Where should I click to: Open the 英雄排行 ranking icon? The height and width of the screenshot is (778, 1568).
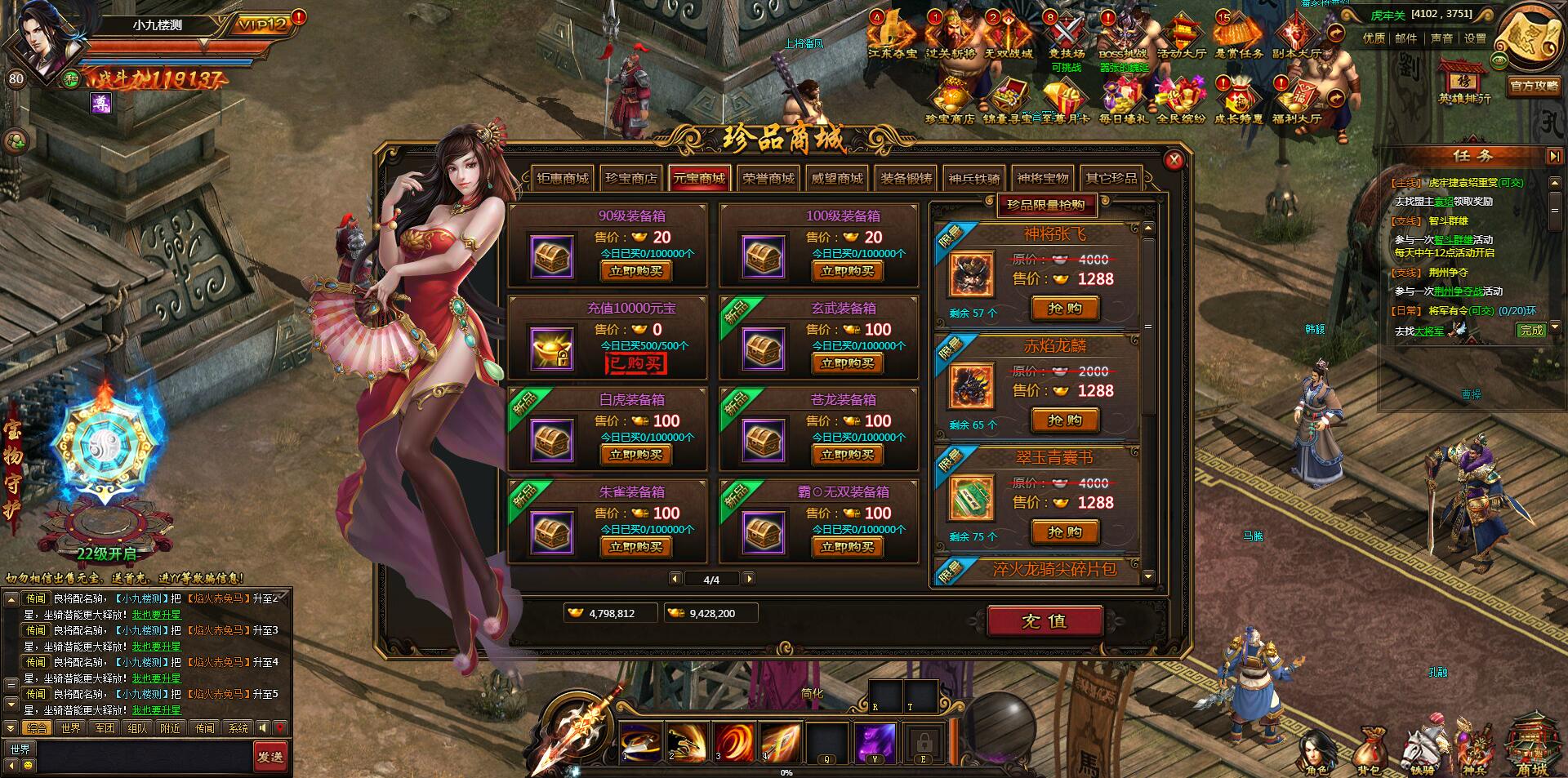[1464, 82]
